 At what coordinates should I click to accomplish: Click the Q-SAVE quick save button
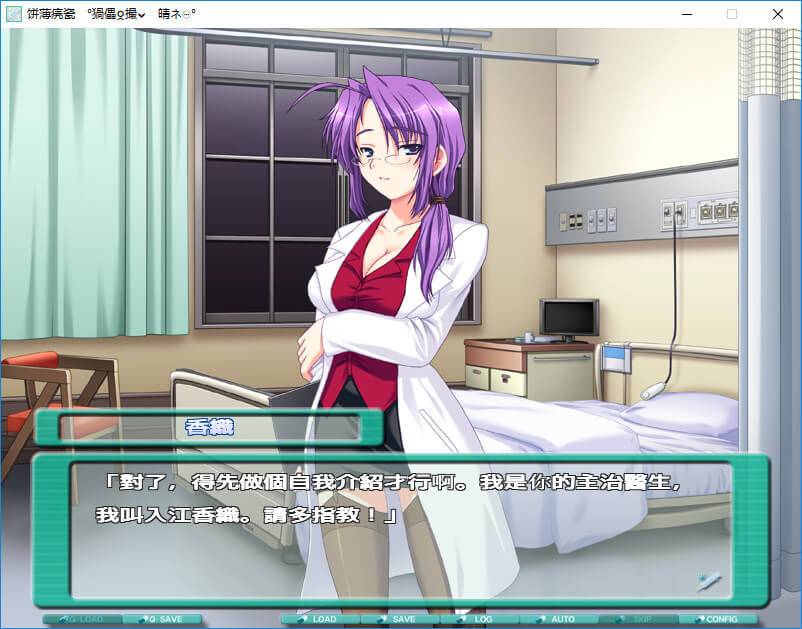[161, 620]
